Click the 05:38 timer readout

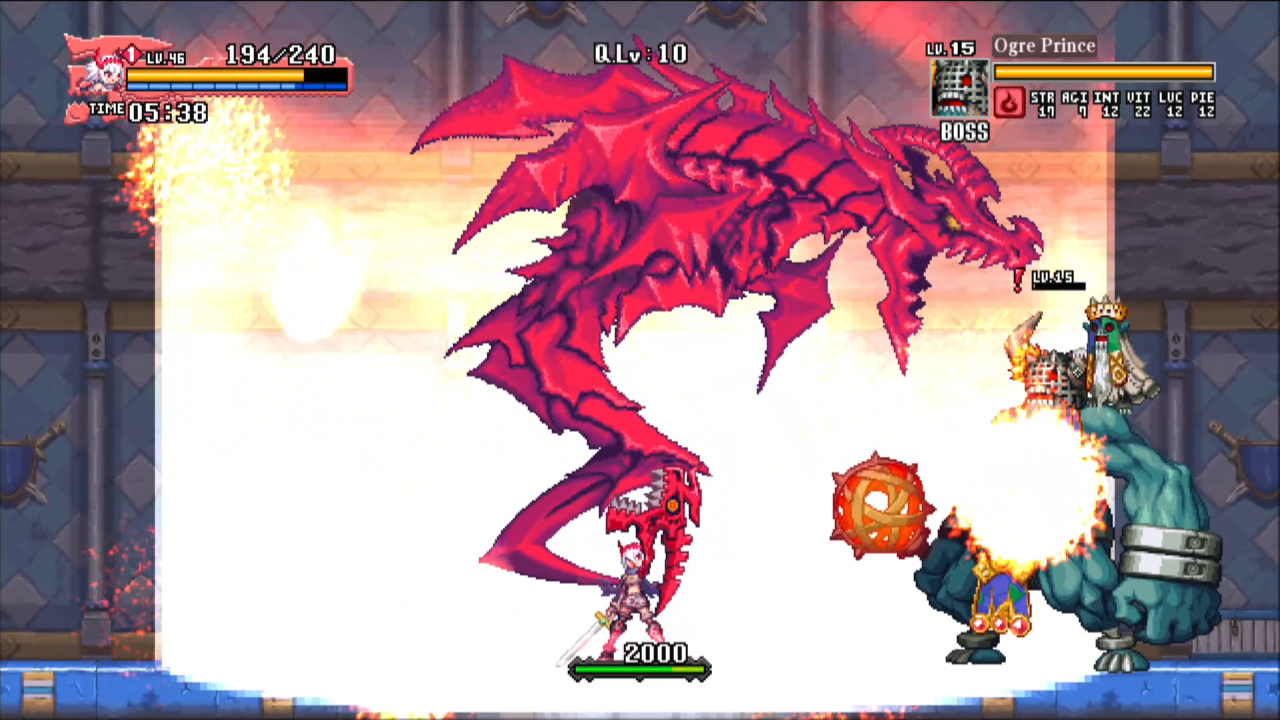coord(169,112)
